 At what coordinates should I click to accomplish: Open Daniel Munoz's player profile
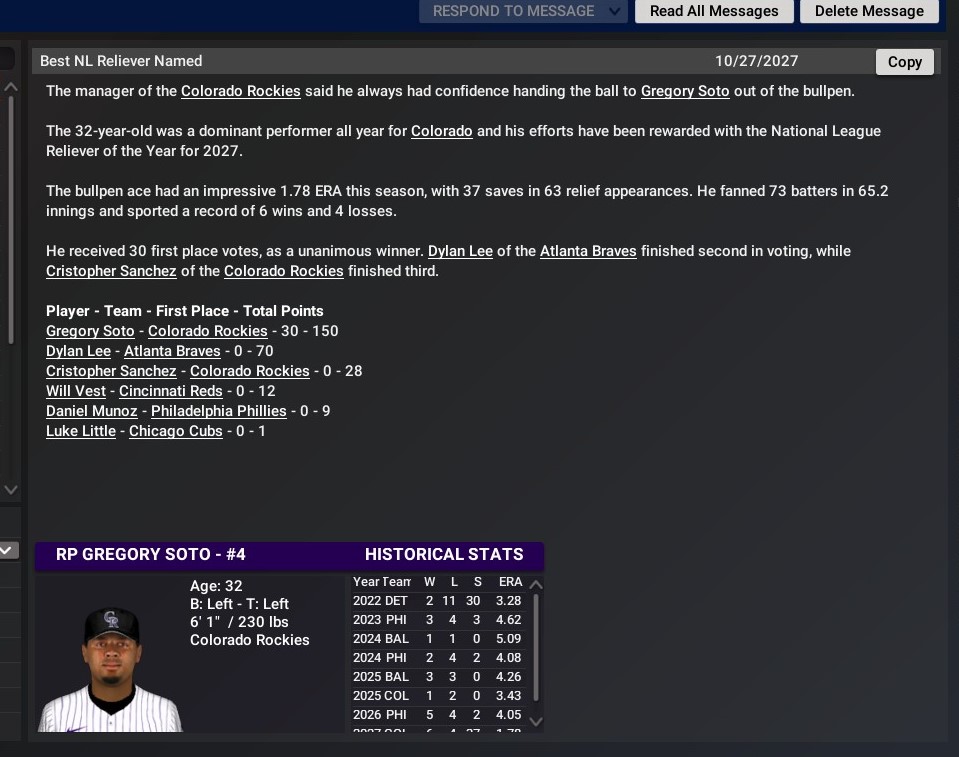(92, 411)
